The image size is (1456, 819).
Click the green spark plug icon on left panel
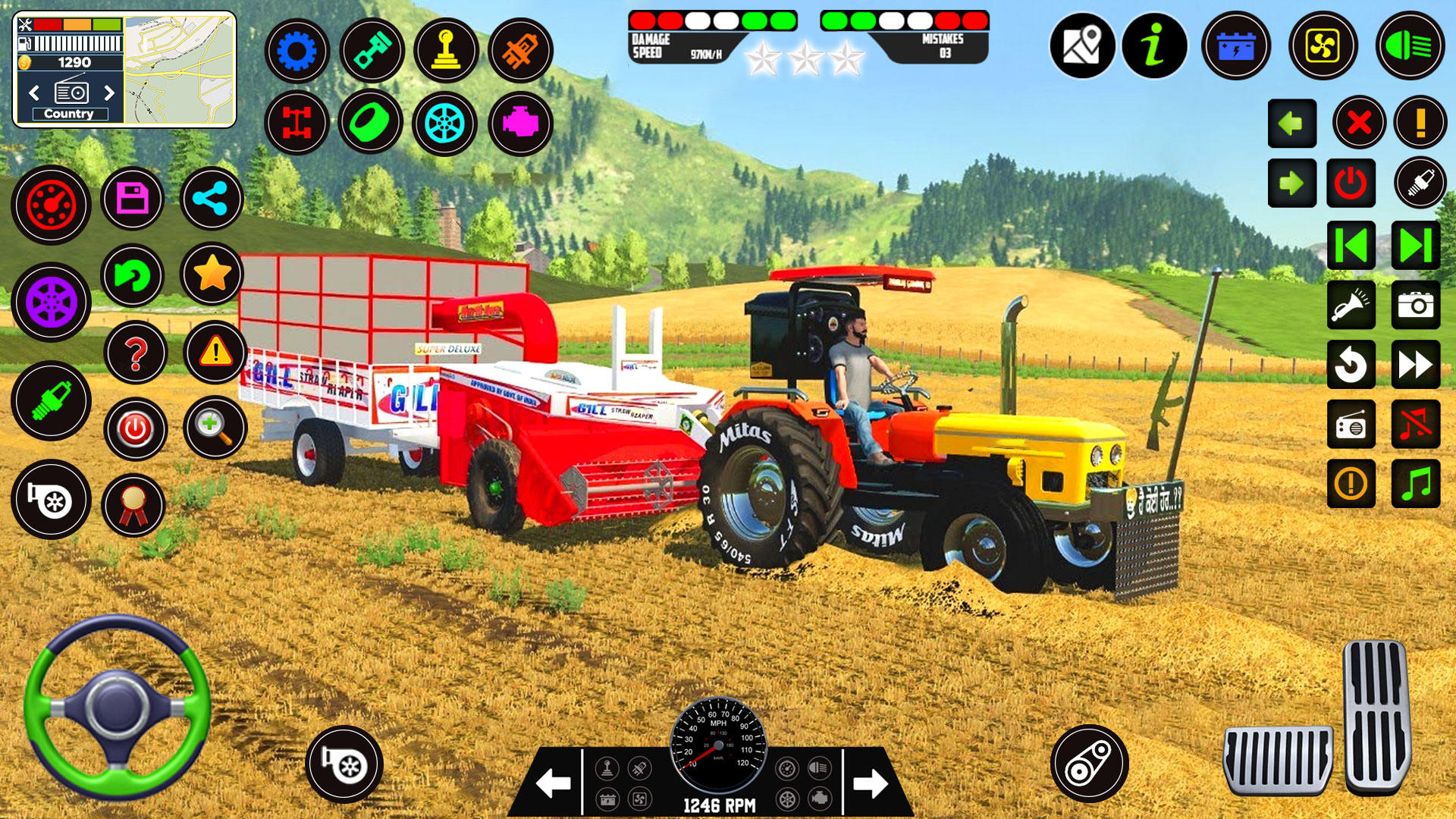[x=50, y=402]
